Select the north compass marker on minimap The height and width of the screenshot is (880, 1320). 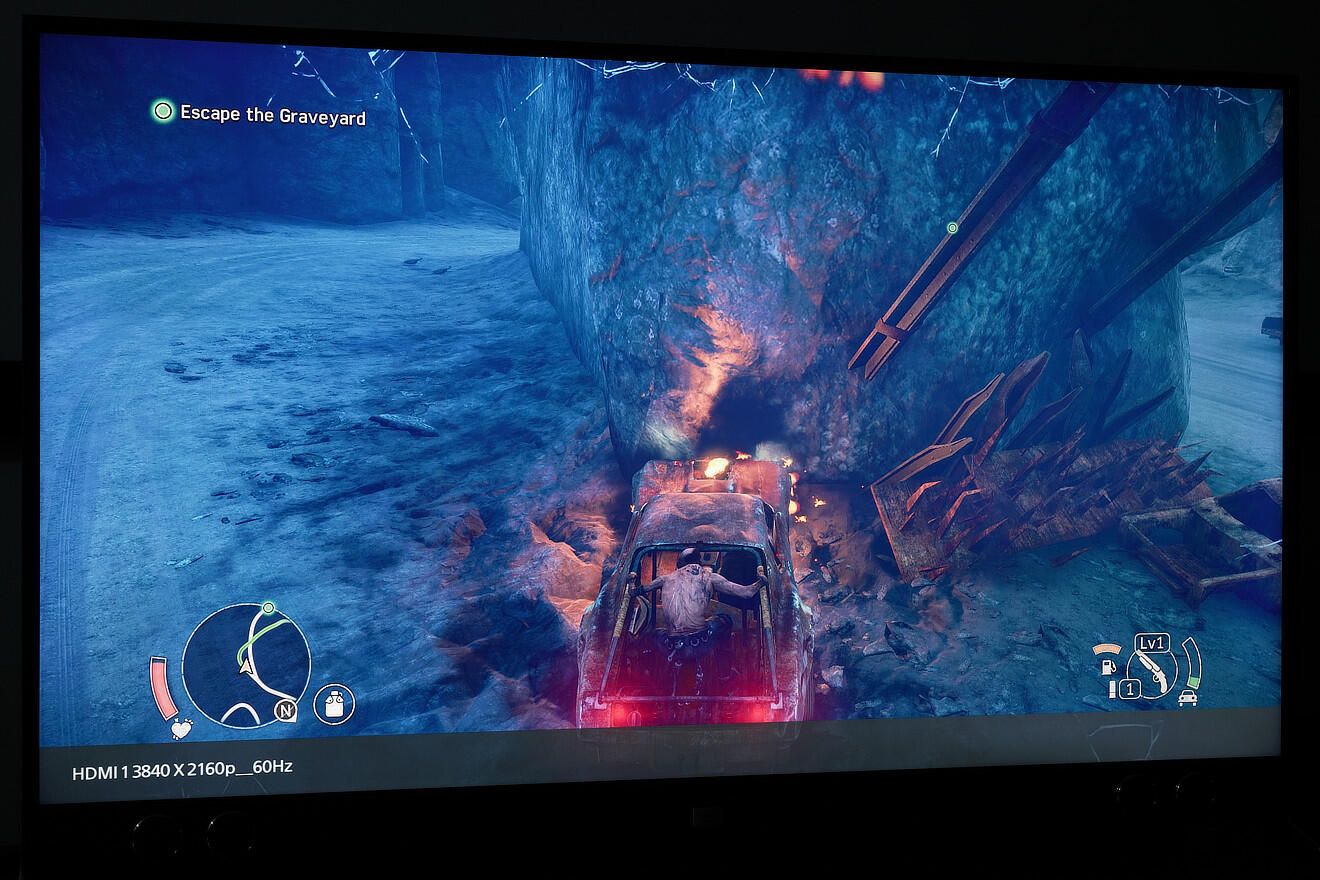[x=286, y=711]
